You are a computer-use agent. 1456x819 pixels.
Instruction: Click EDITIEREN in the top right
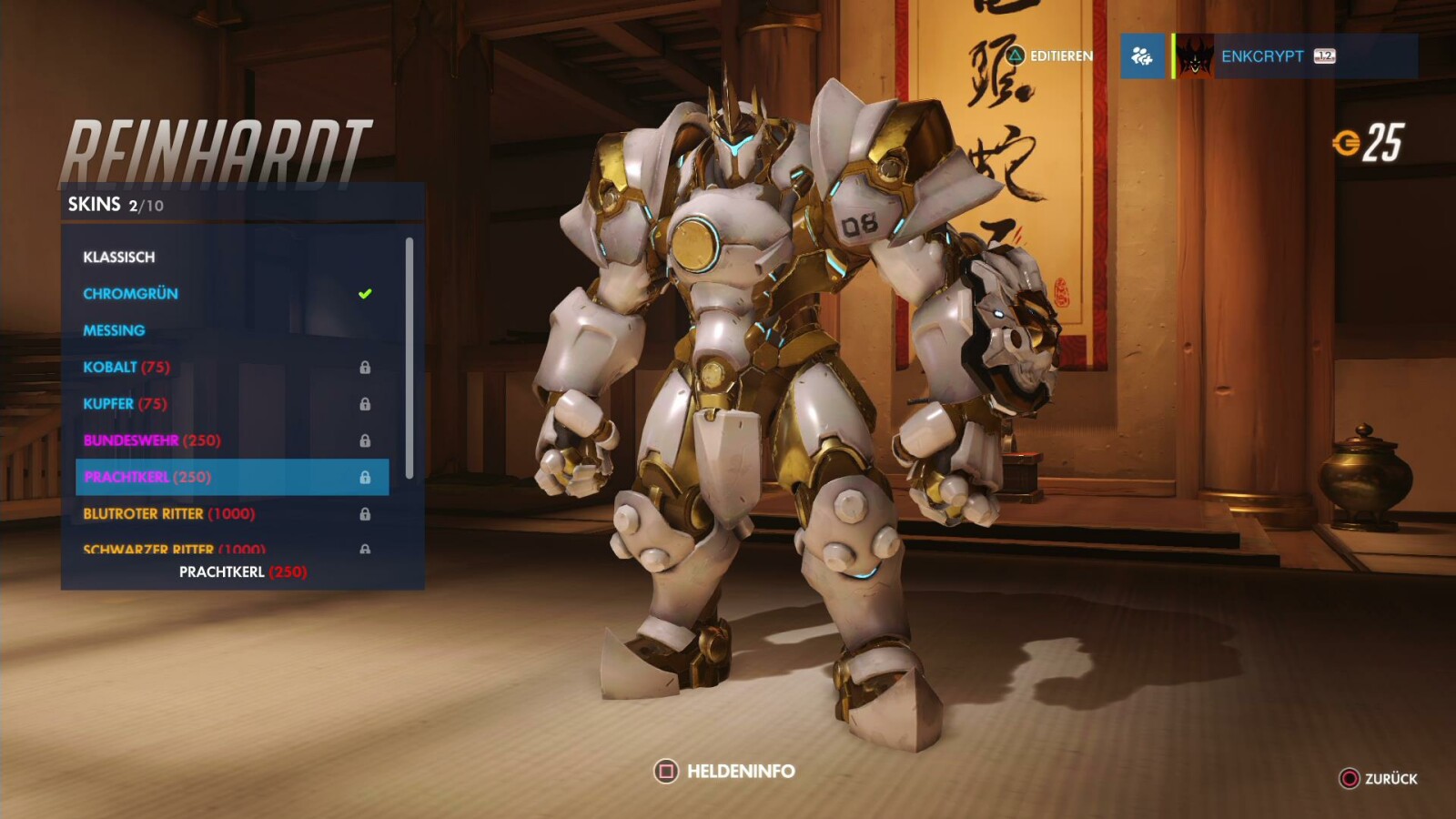click(x=1060, y=56)
